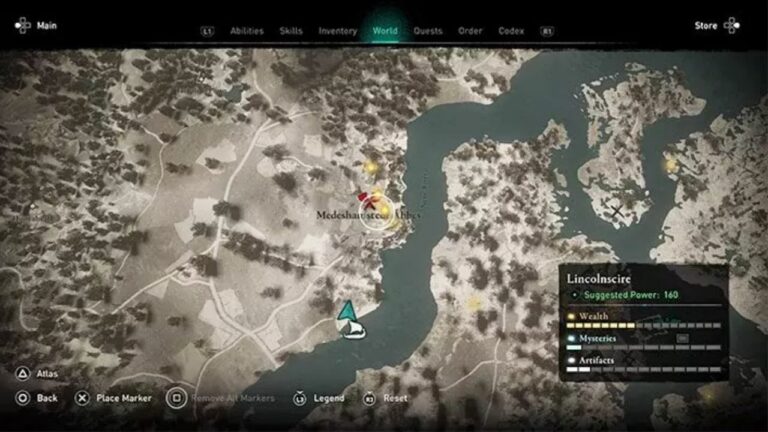Switch to the Order tab
Screen dimensions: 768x432
[x=470, y=31]
